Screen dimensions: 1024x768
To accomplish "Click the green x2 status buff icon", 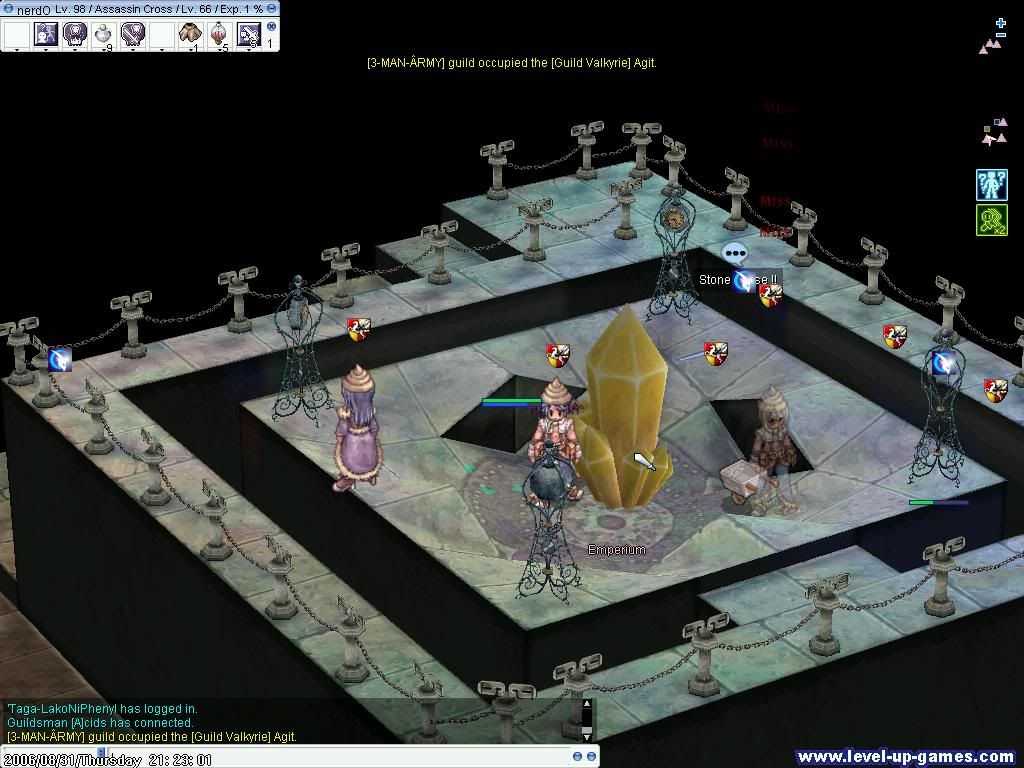I will click(991, 220).
